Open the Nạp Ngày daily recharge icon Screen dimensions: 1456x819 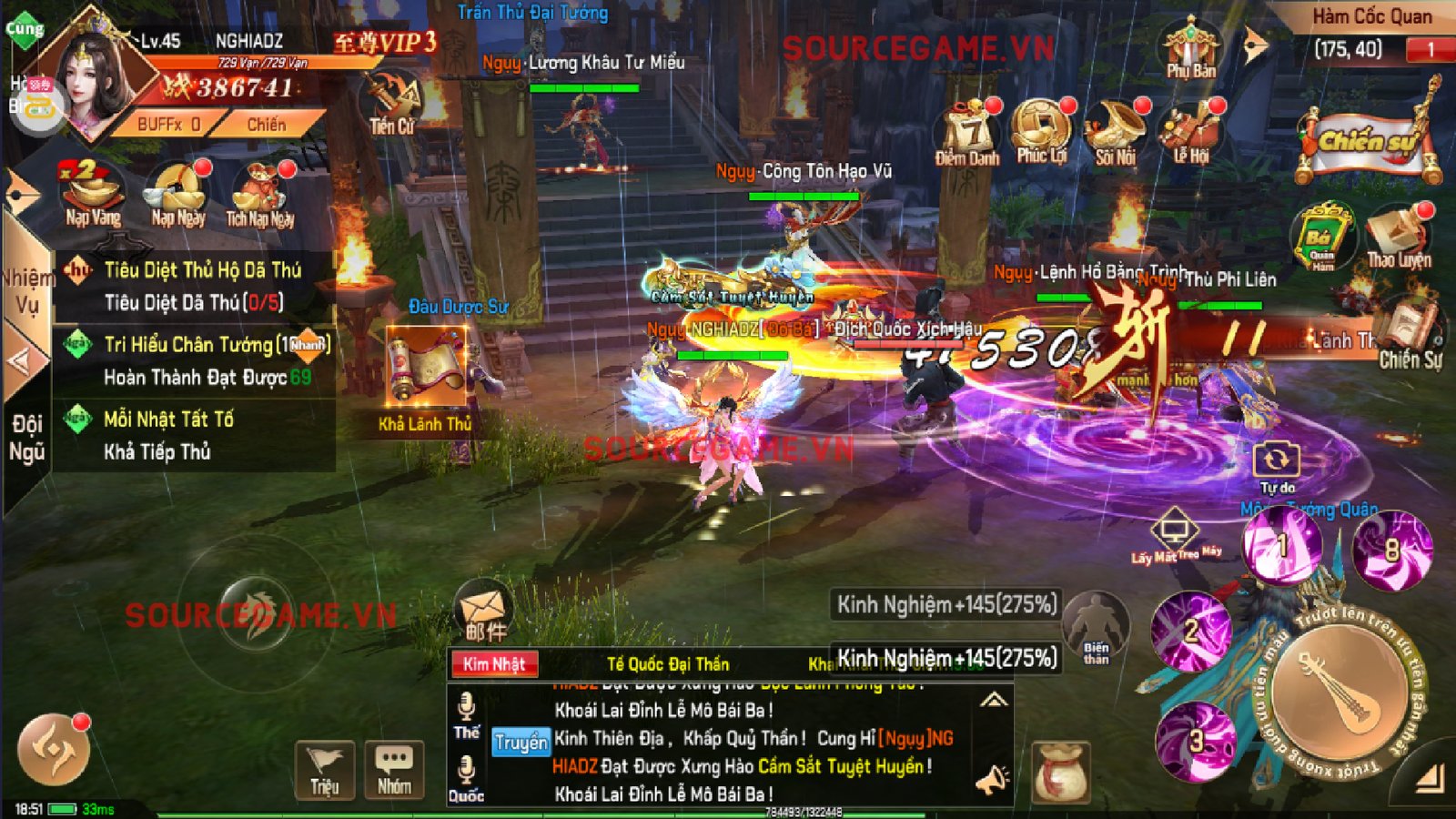point(177,192)
